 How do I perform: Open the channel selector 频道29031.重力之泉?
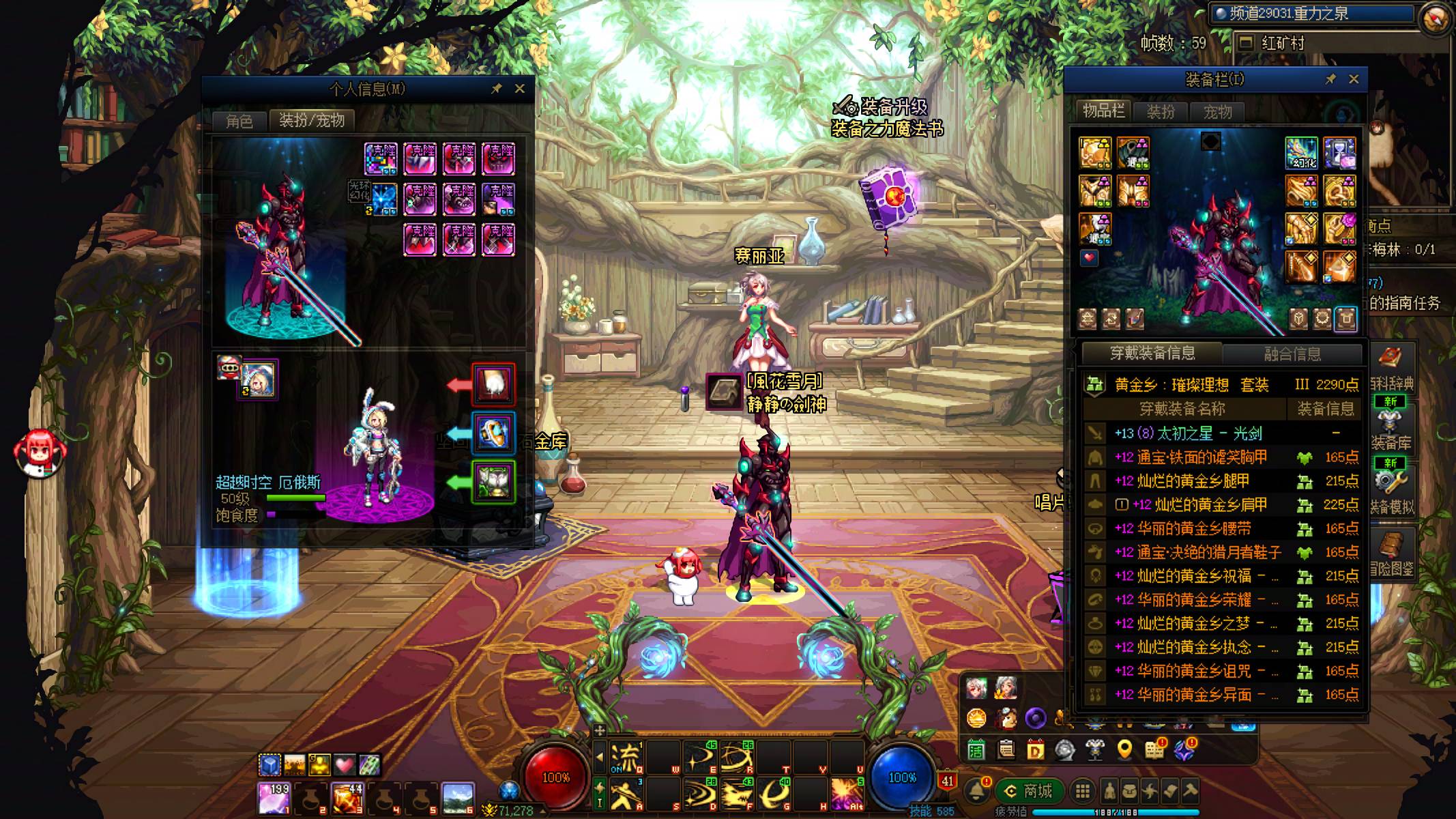[x=1310, y=14]
